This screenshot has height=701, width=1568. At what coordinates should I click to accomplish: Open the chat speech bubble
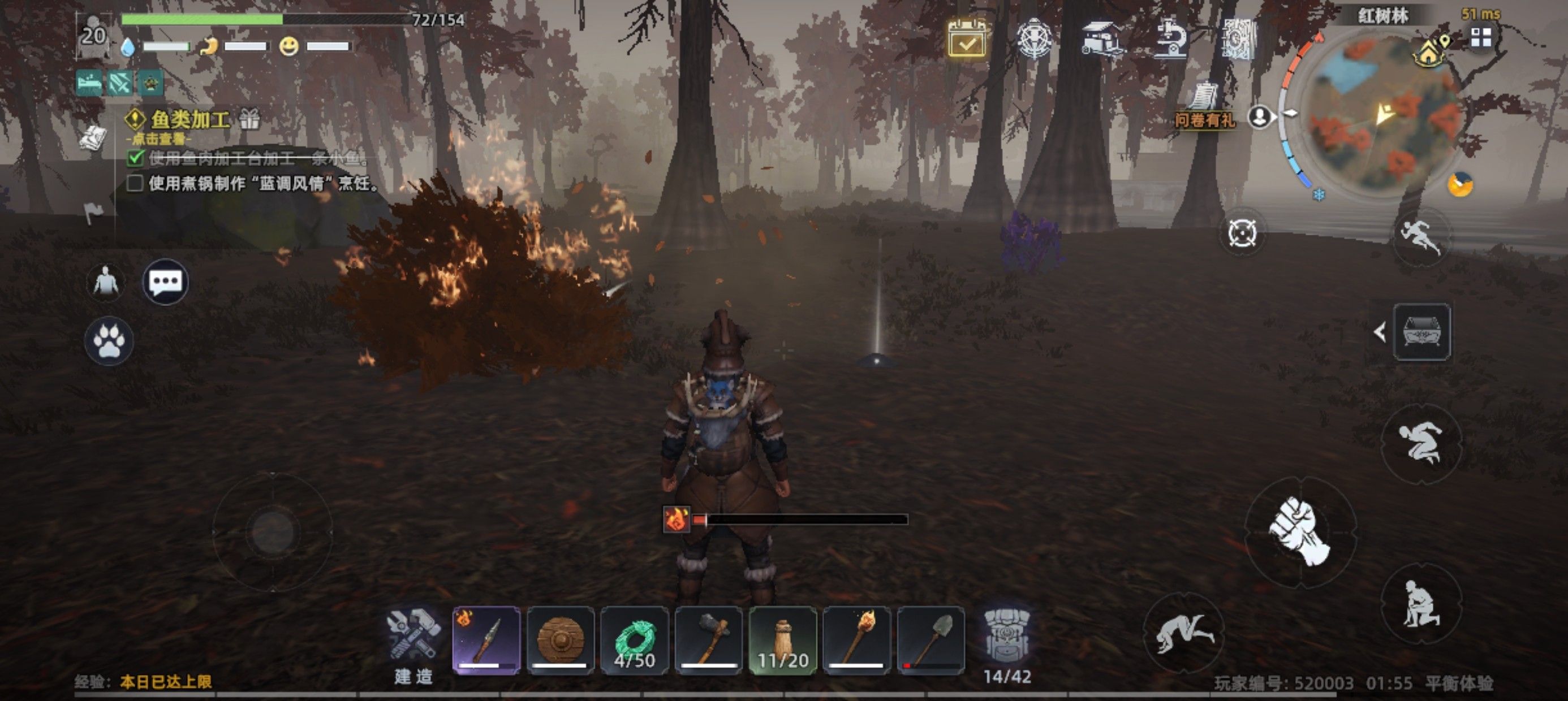[x=165, y=282]
